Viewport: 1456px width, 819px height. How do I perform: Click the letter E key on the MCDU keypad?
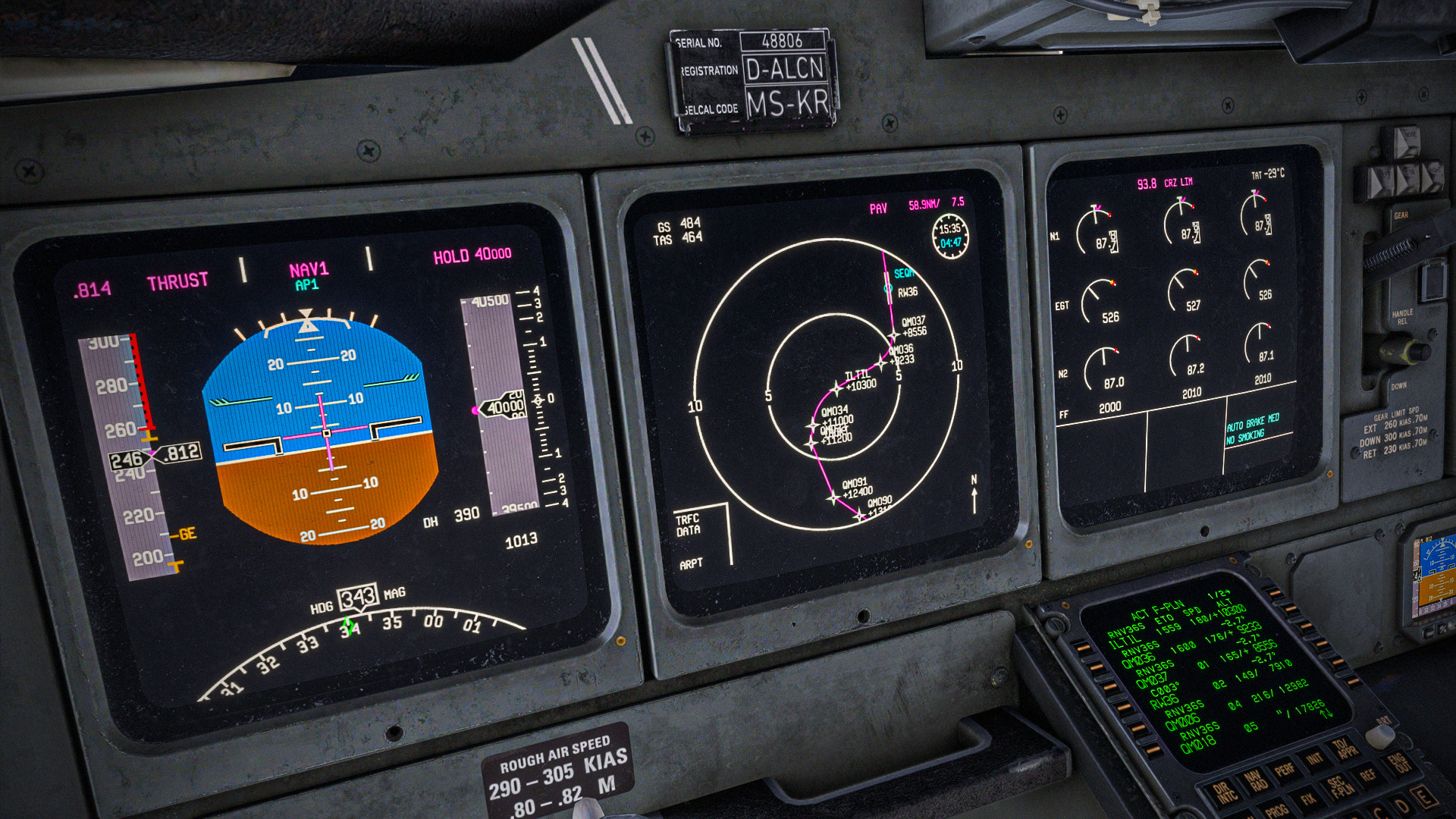tap(1423, 796)
